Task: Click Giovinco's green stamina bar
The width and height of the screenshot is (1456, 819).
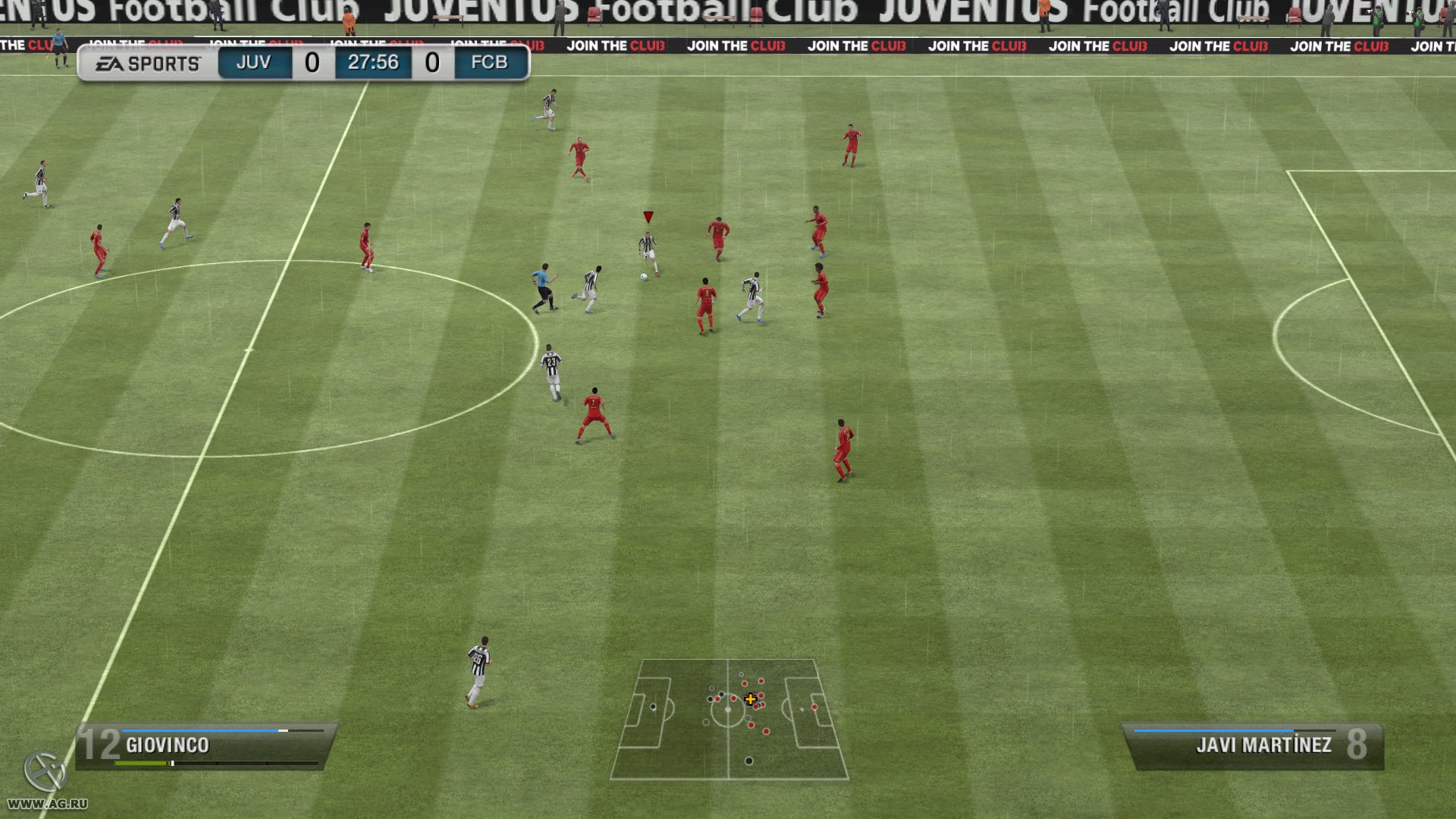Action: [140, 764]
